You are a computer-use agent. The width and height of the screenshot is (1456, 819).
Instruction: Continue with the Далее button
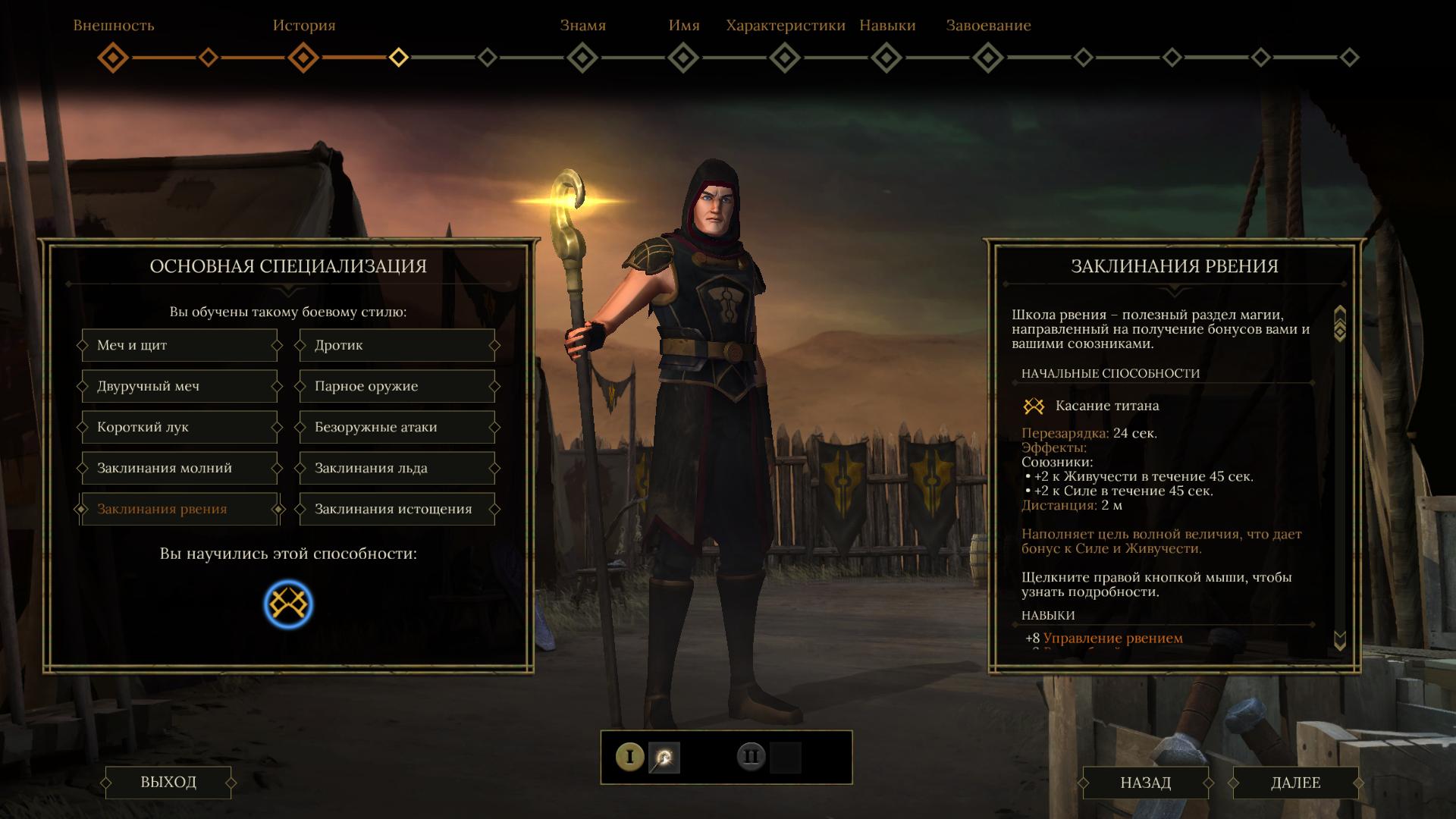[1295, 783]
